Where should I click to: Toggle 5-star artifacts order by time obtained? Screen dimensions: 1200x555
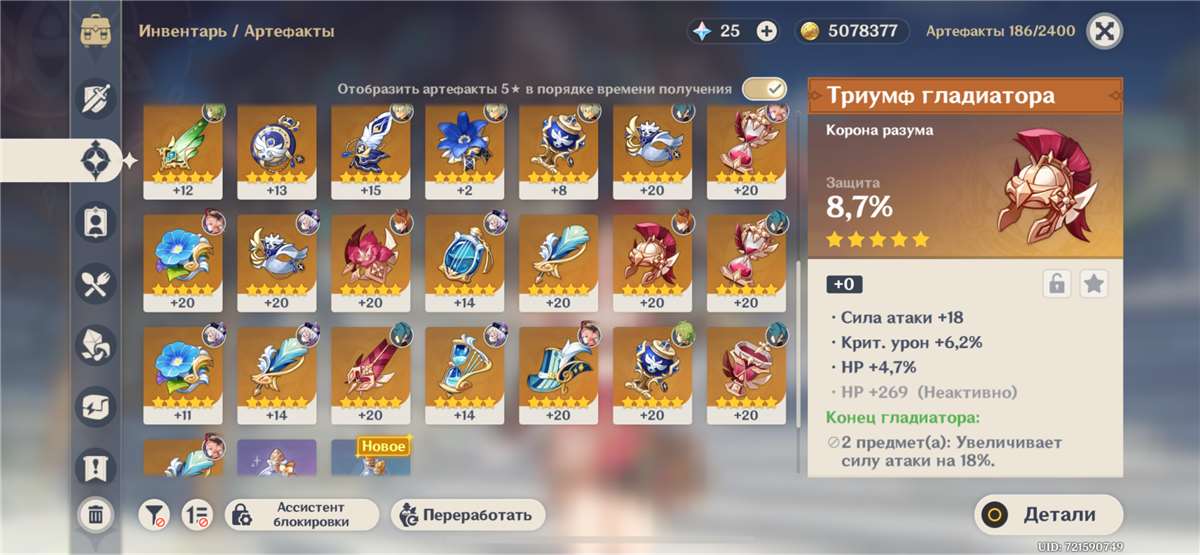[x=765, y=89]
